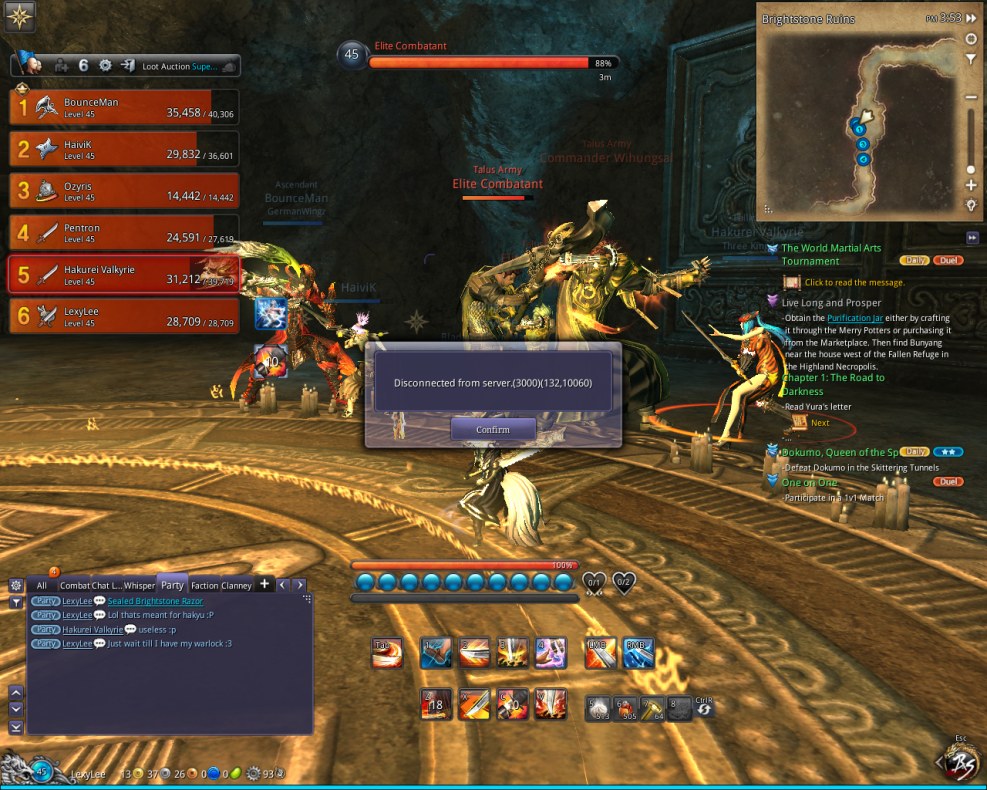Select The World Martial Arts Tournament quest
Image resolution: width=987 pixels, height=790 pixels.
[831, 254]
